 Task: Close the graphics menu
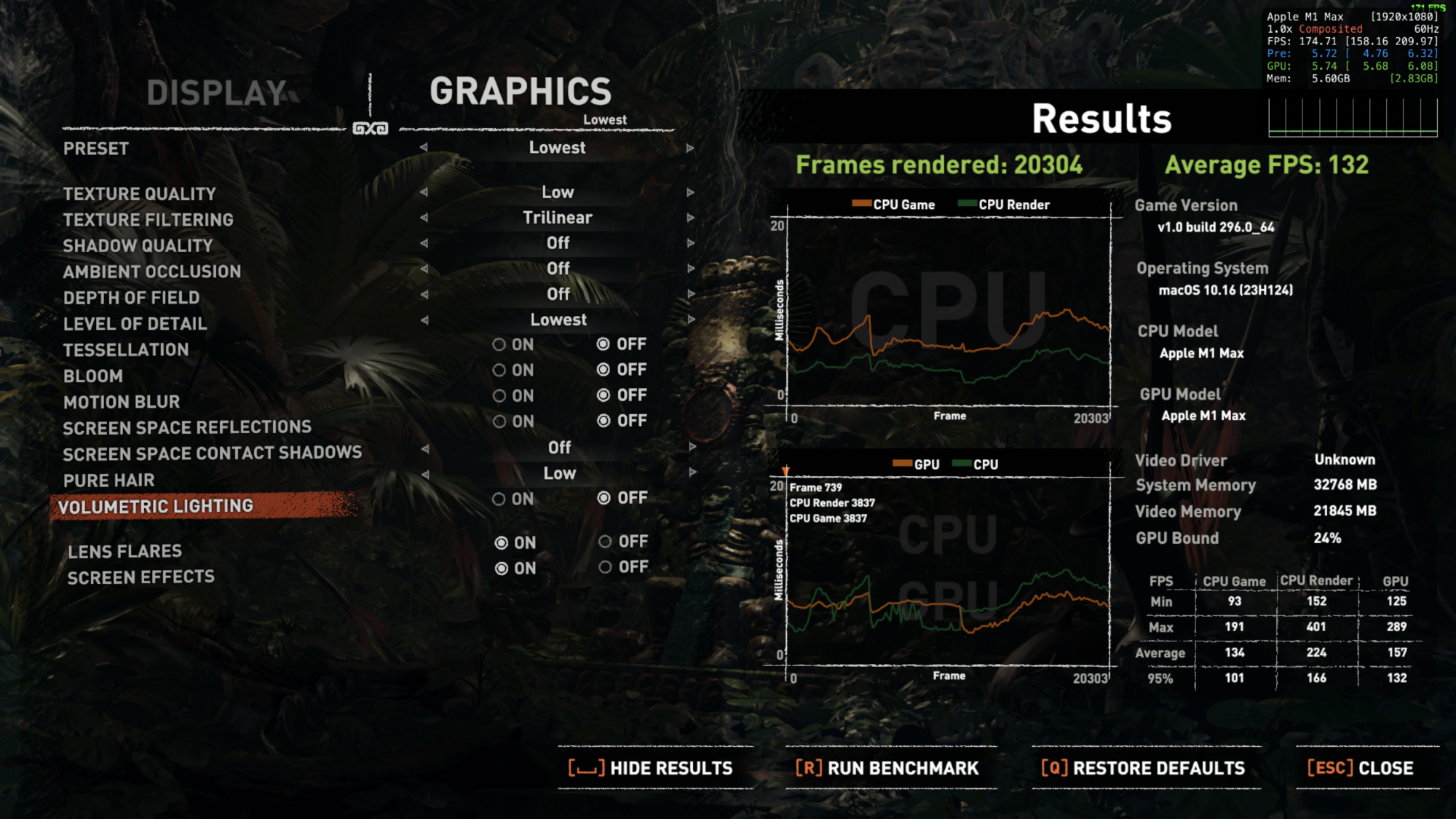point(1361,768)
